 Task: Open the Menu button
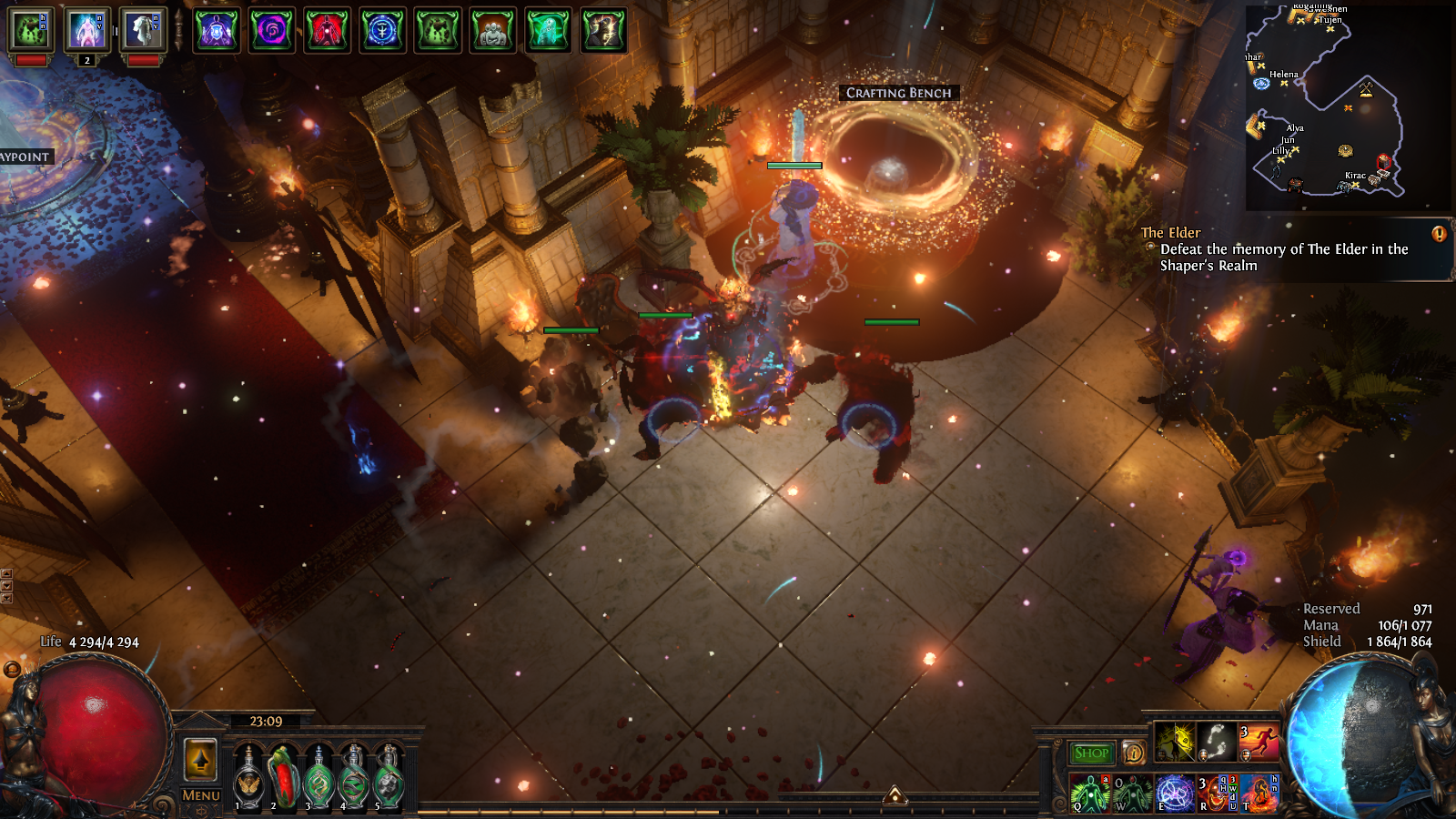click(x=201, y=794)
